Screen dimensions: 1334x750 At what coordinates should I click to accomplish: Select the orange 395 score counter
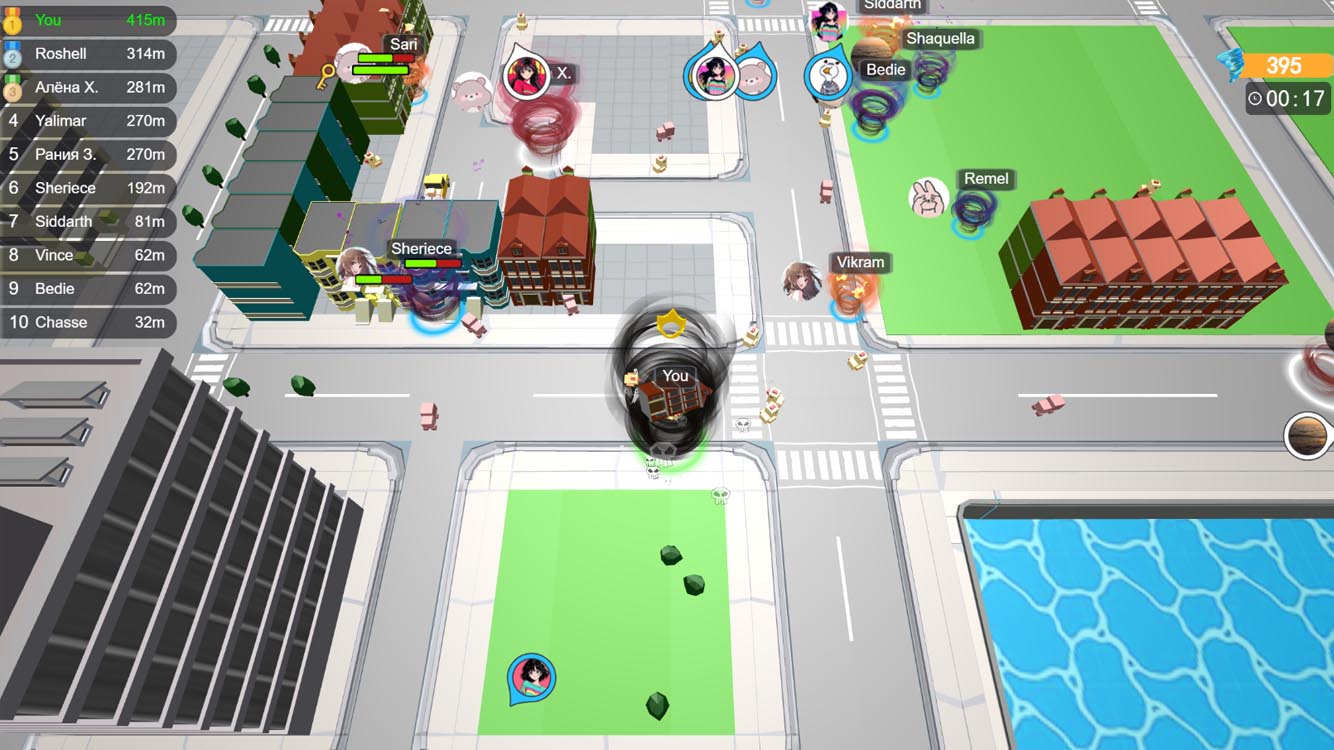click(1285, 65)
